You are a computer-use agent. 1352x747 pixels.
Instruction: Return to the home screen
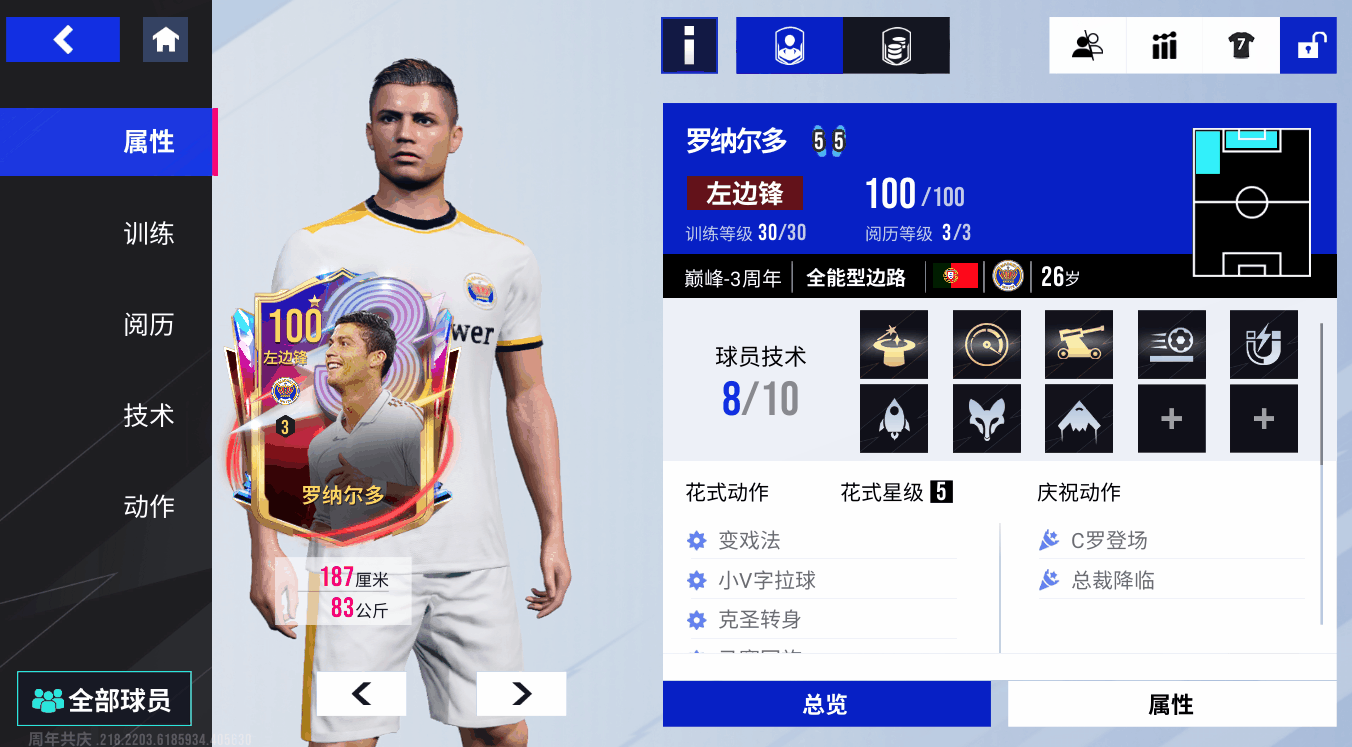click(x=165, y=40)
